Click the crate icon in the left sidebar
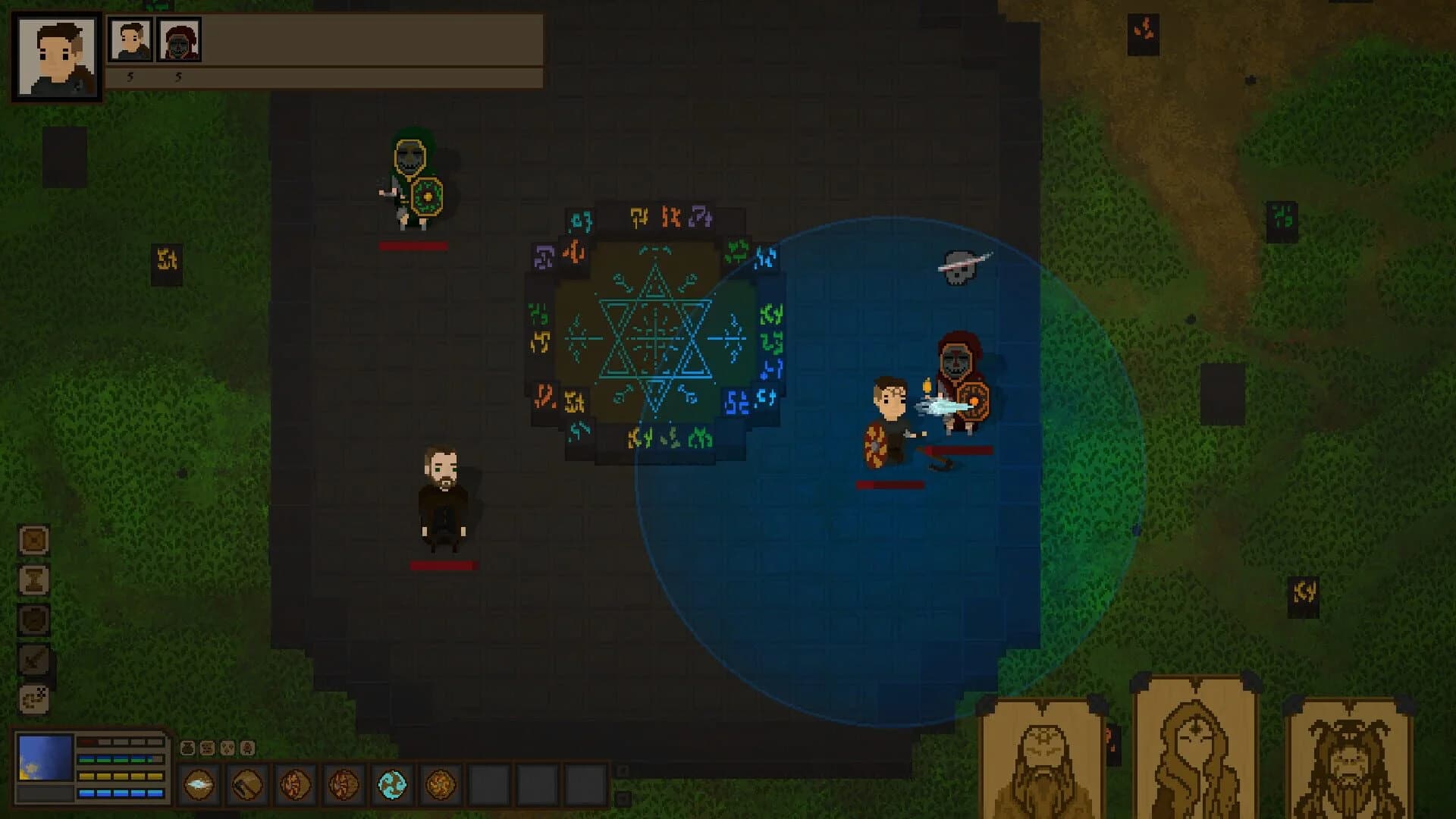Image resolution: width=1456 pixels, height=819 pixels. point(33,540)
